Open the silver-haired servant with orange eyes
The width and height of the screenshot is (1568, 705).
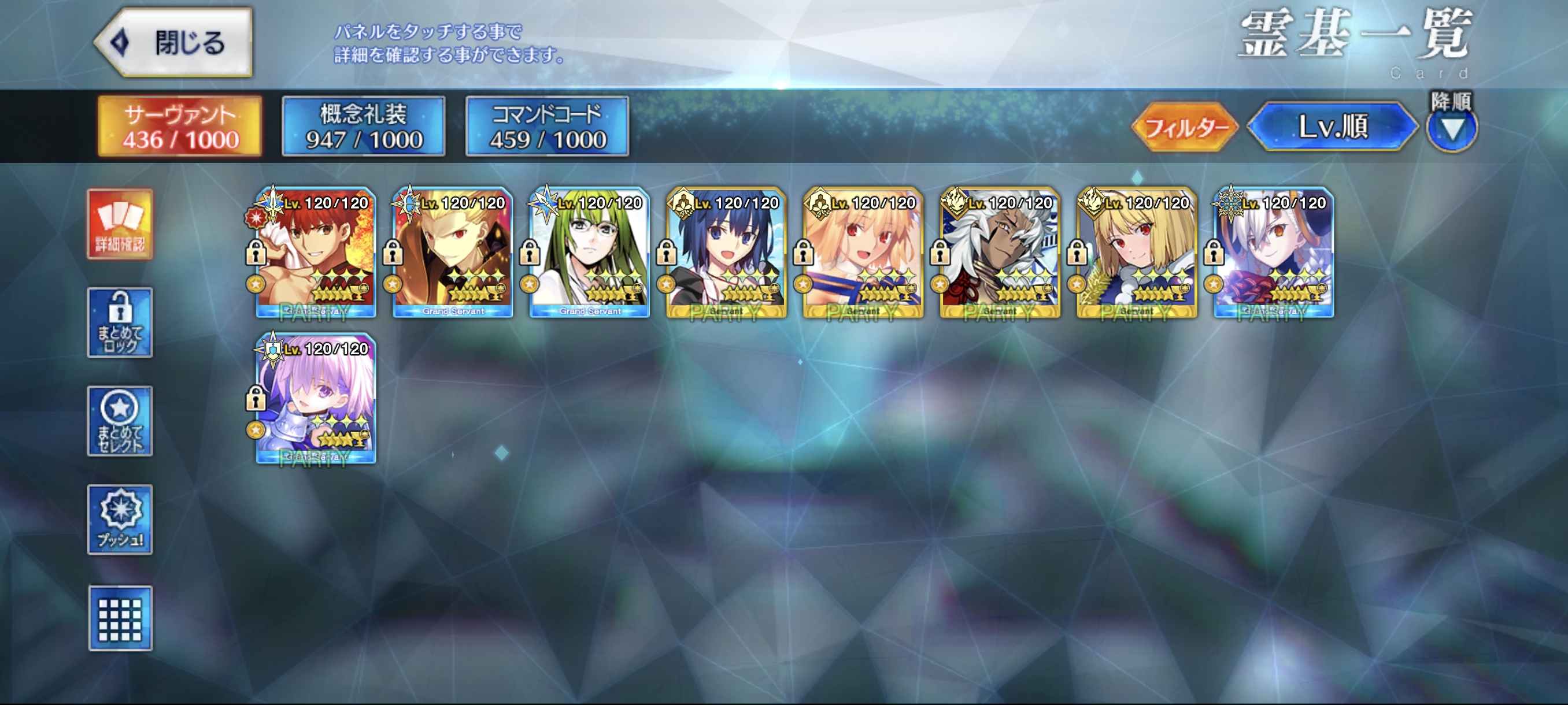click(1274, 253)
